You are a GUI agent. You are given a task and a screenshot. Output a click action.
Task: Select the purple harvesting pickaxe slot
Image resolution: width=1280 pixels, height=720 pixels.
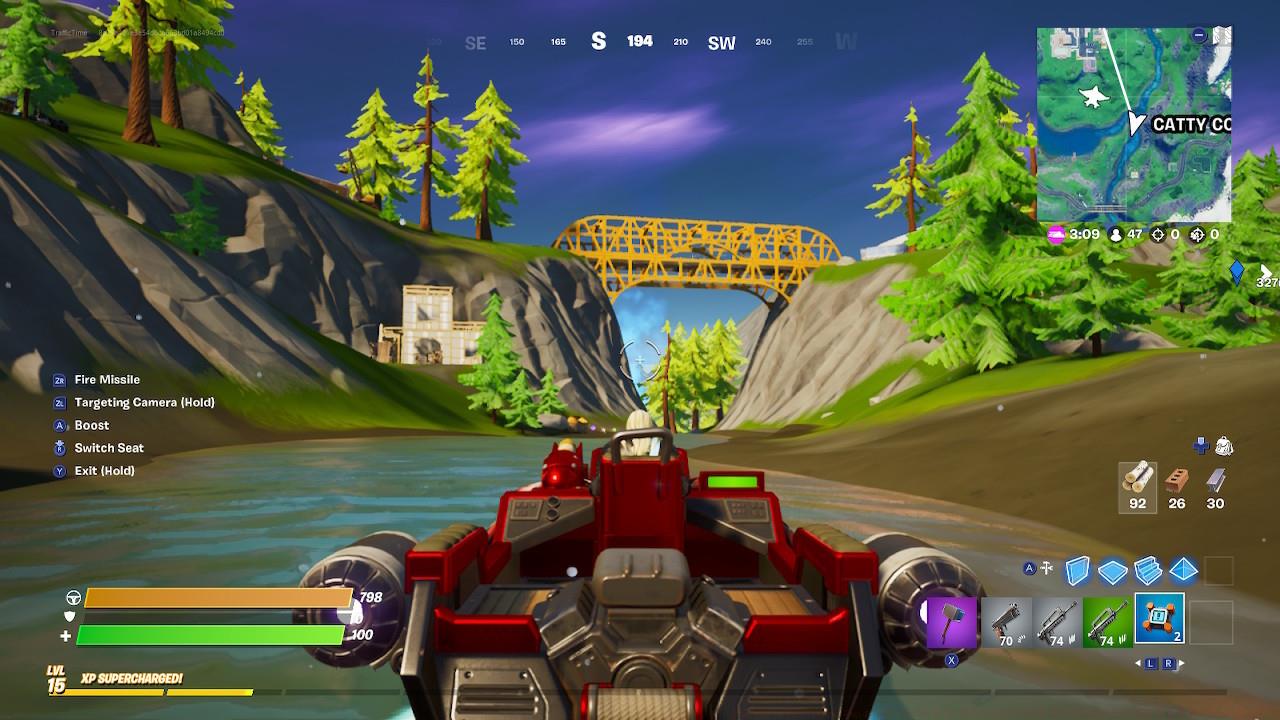(953, 620)
